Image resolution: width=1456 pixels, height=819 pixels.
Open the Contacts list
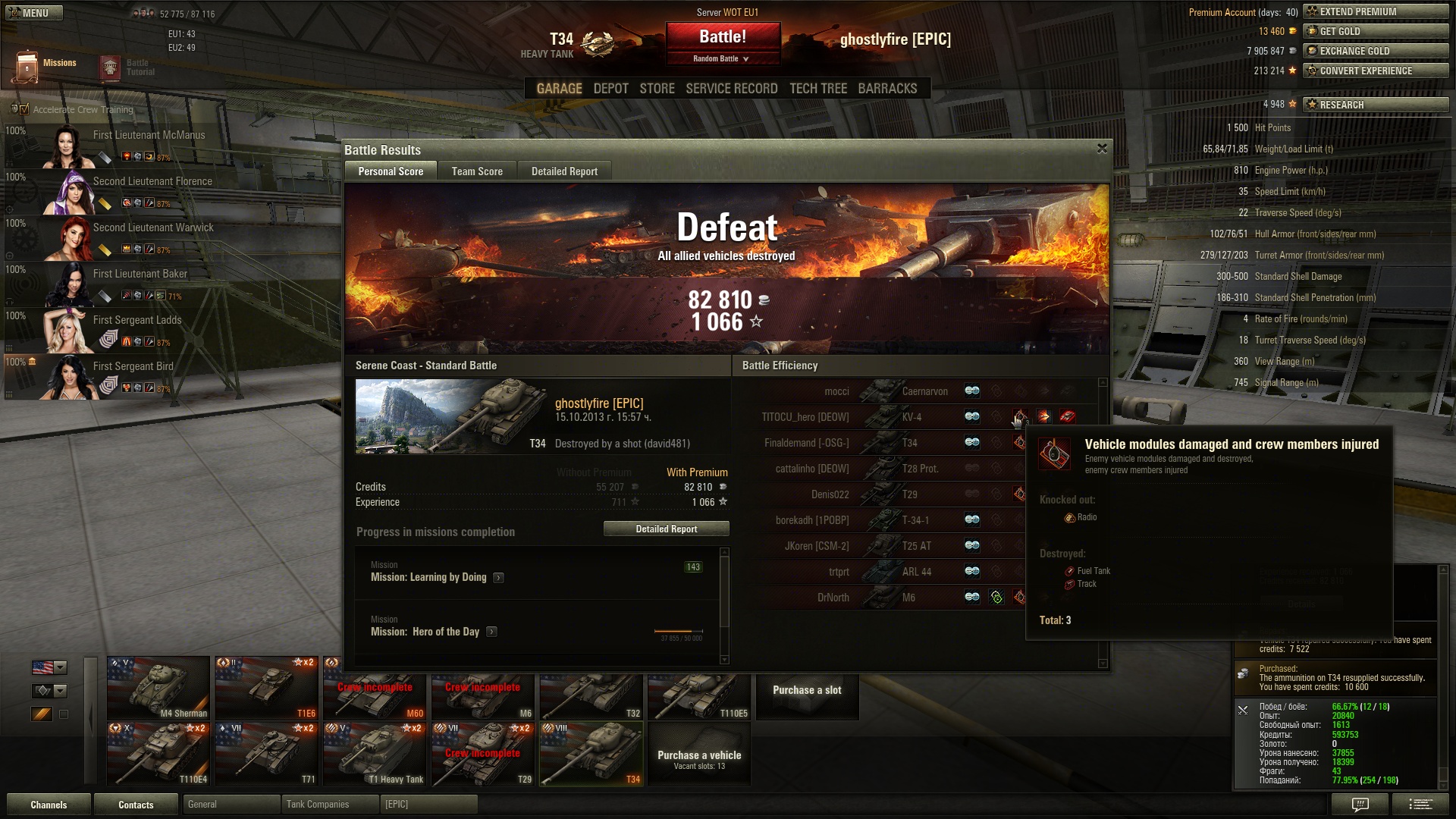coord(136,805)
